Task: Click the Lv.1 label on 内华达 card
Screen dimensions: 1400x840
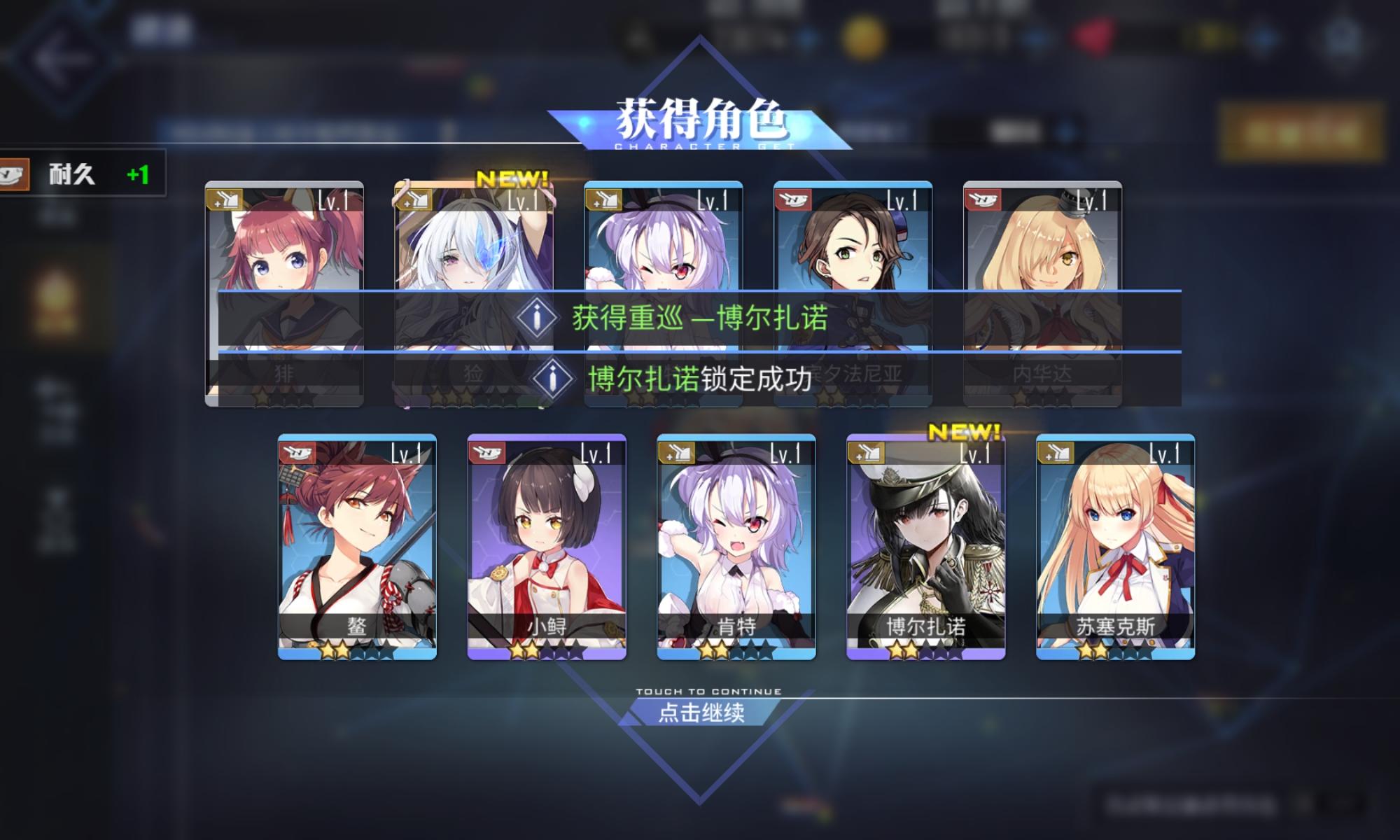Action: (x=1092, y=199)
